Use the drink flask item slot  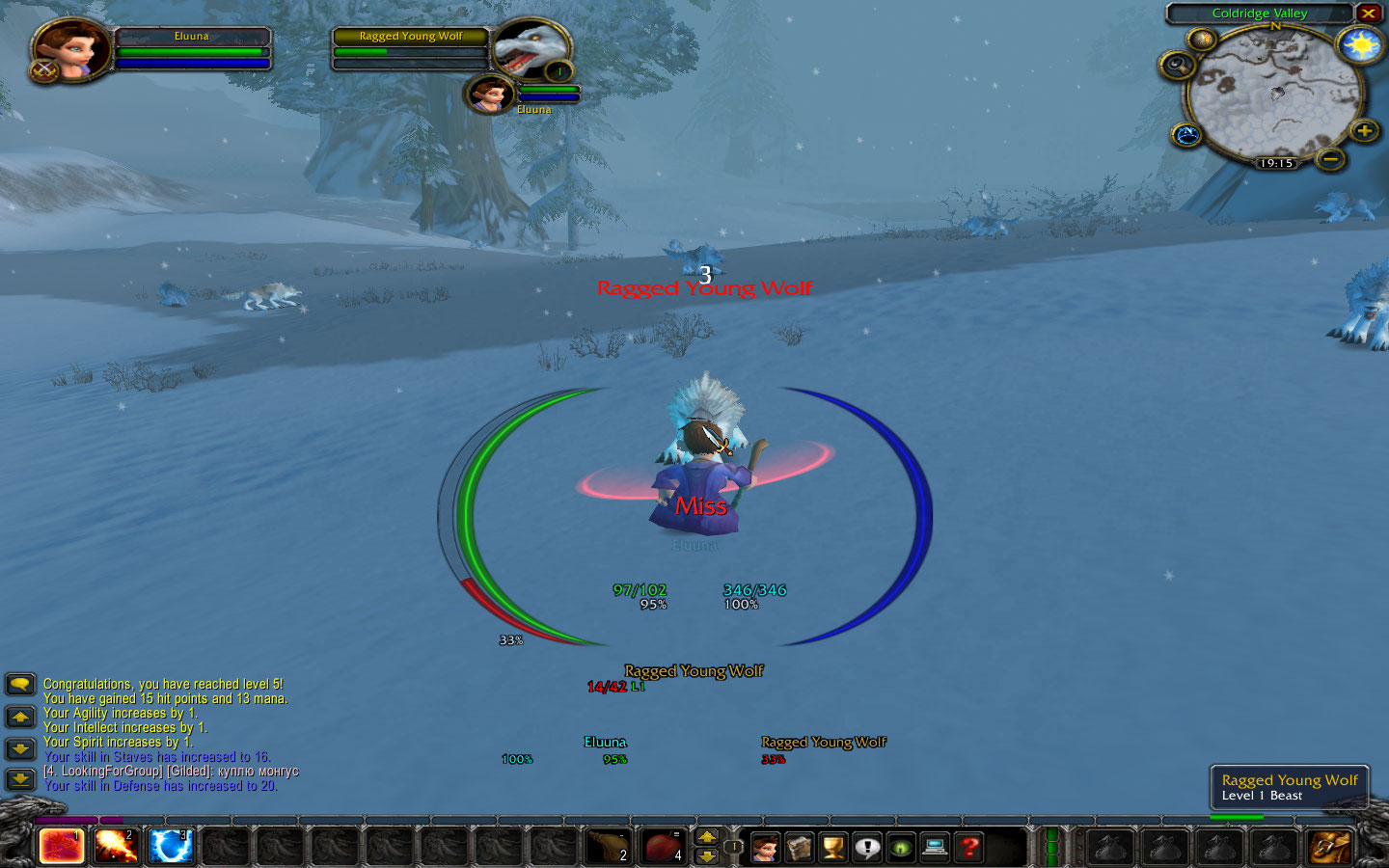click(608, 847)
